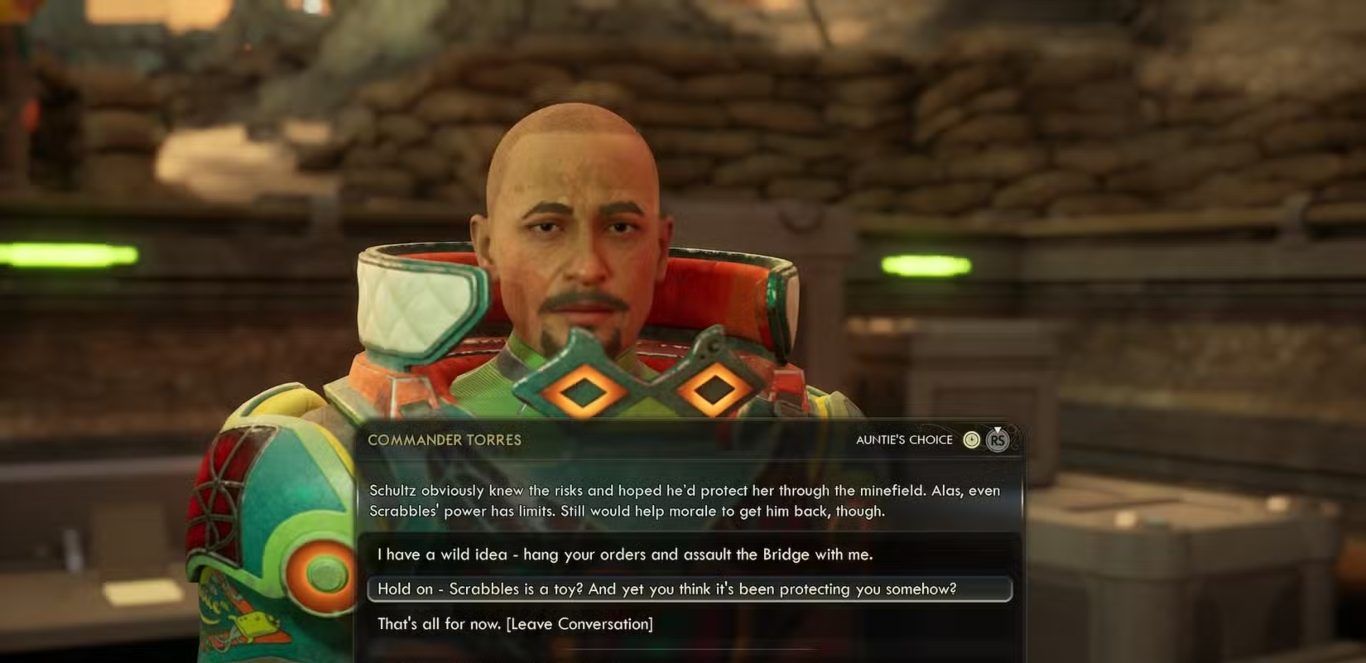Viewport: 1366px width, 663px height.
Task: Ask whether Scrabbles is a toy
Action: click(667, 589)
